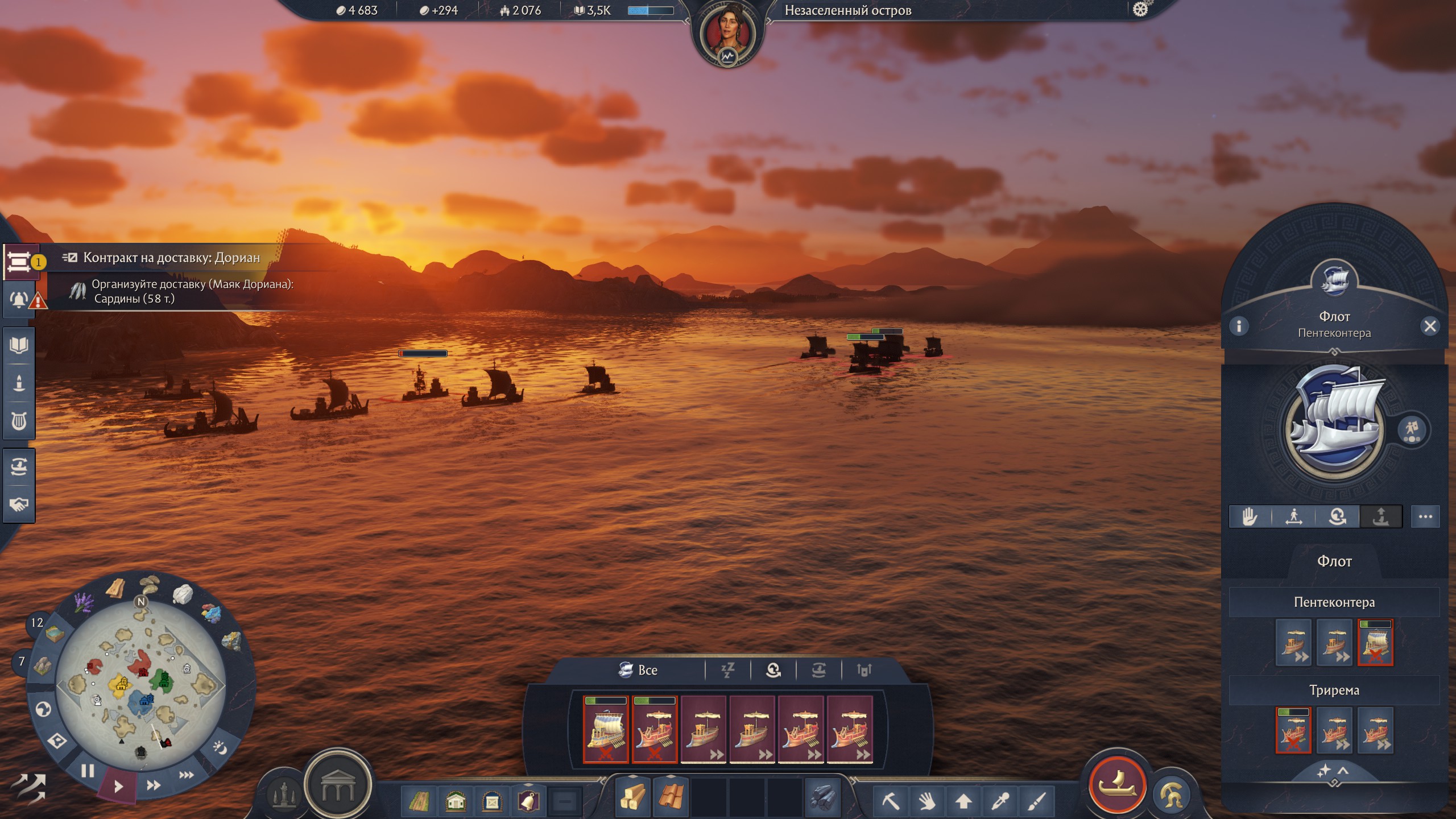Select the paintbrush tool
Image resolution: width=1456 pixels, height=819 pixels.
[x=1036, y=801]
